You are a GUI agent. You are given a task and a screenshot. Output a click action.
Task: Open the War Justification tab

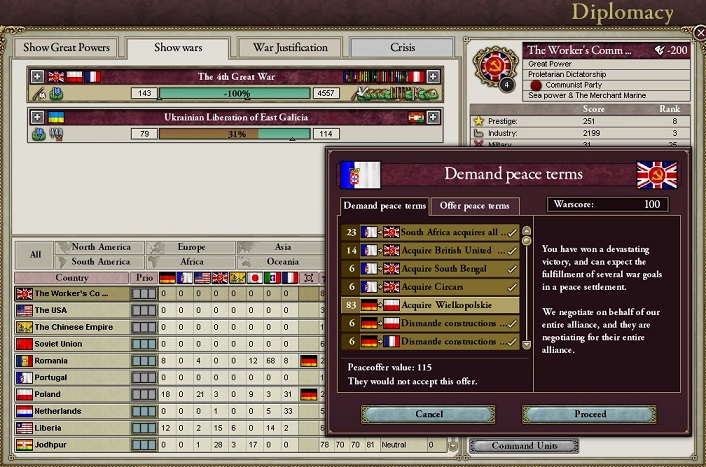pyautogui.click(x=290, y=47)
